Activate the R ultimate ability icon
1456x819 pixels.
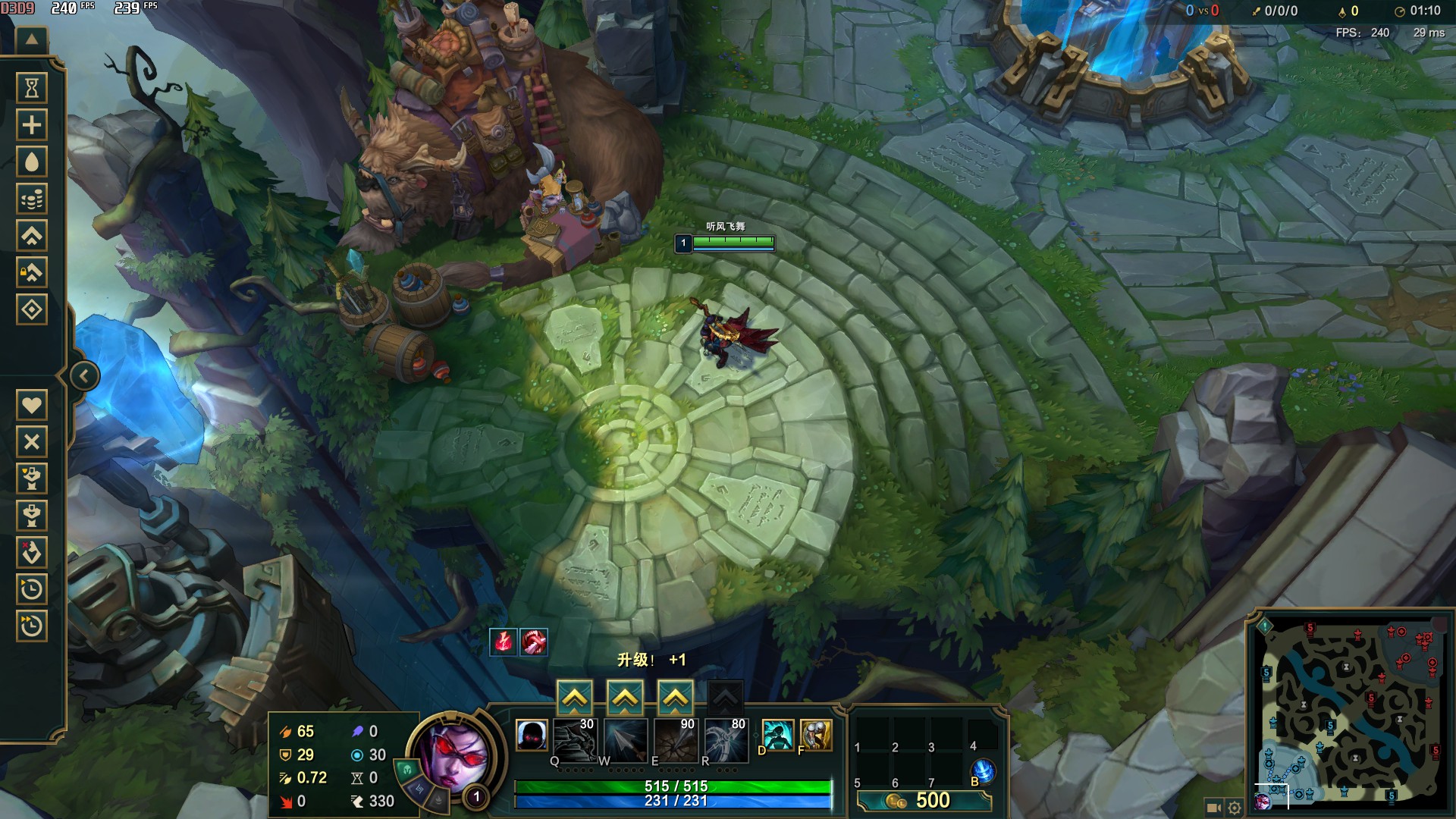point(726,739)
